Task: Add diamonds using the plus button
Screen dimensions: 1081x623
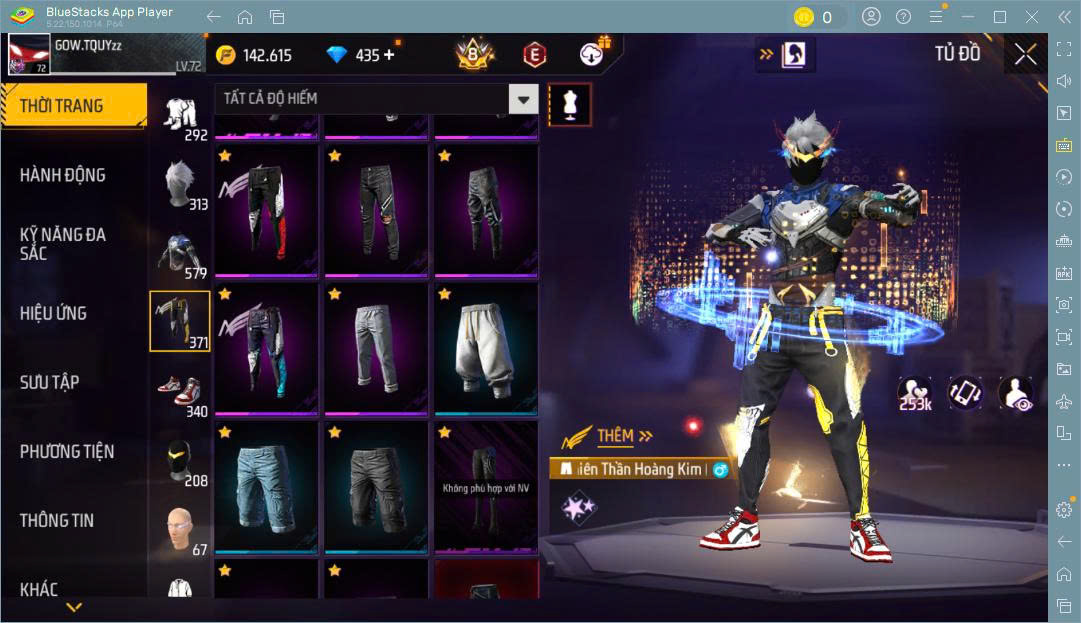Action: 389,55
